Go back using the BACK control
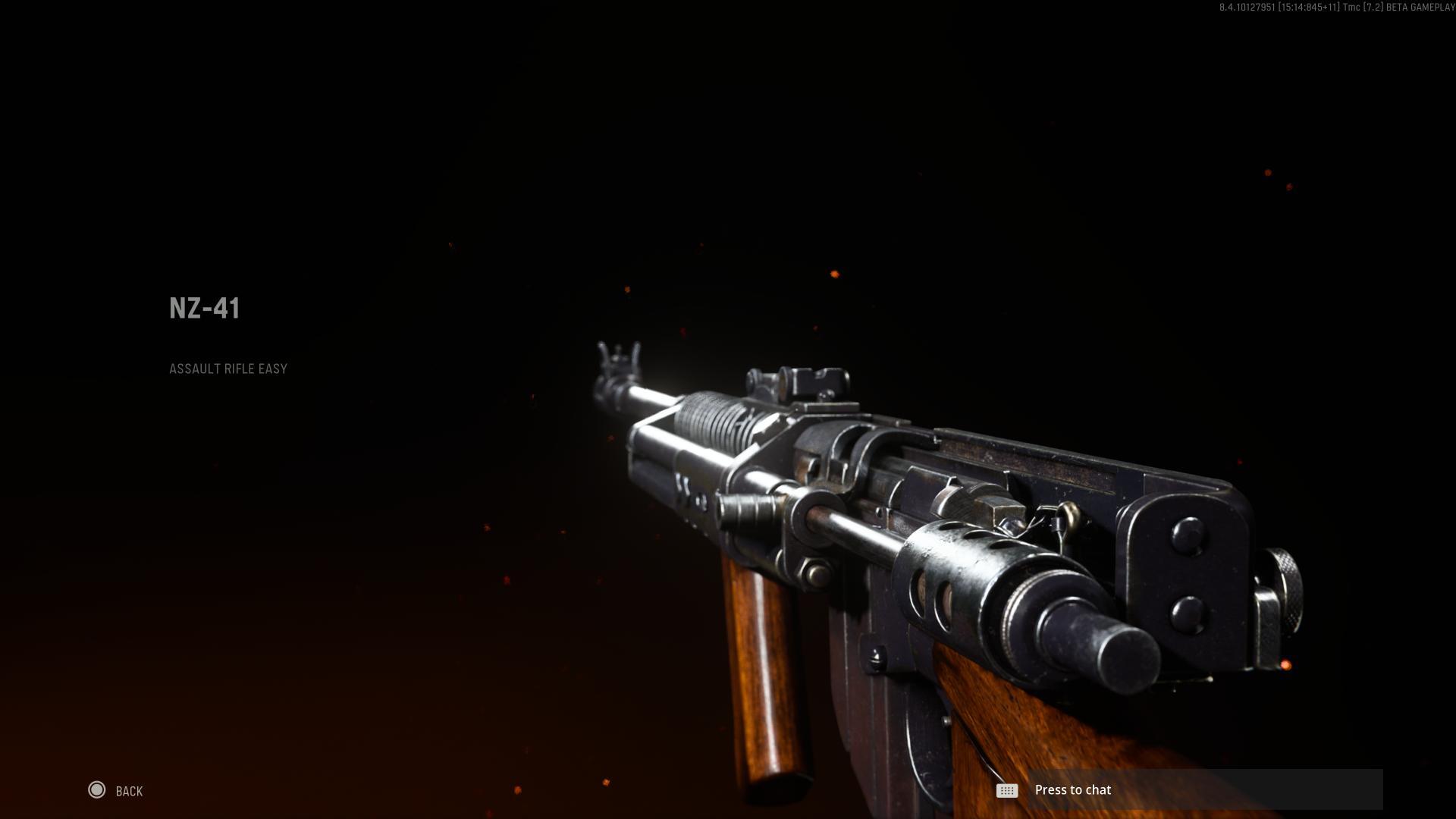 tap(114, 790)
